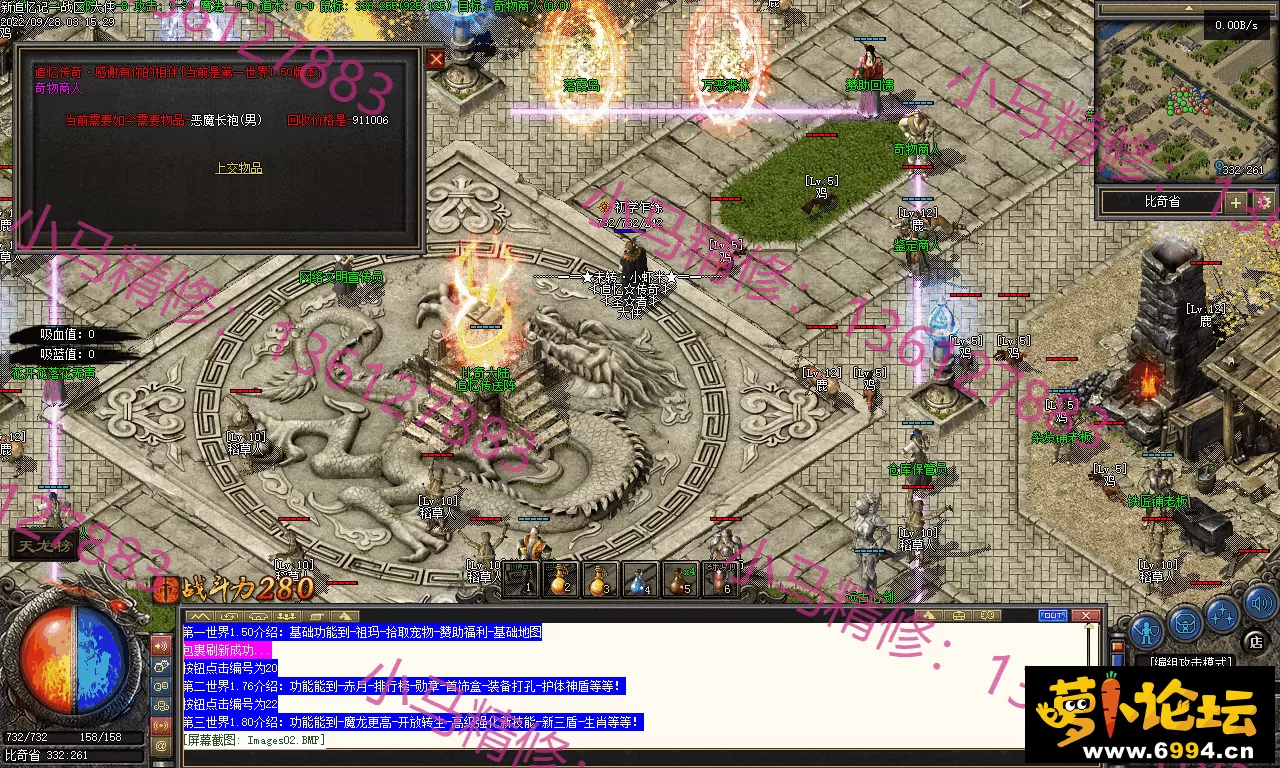Click the 上交物品 submit item option
The image size is (1280, 768).
point(239,168)
